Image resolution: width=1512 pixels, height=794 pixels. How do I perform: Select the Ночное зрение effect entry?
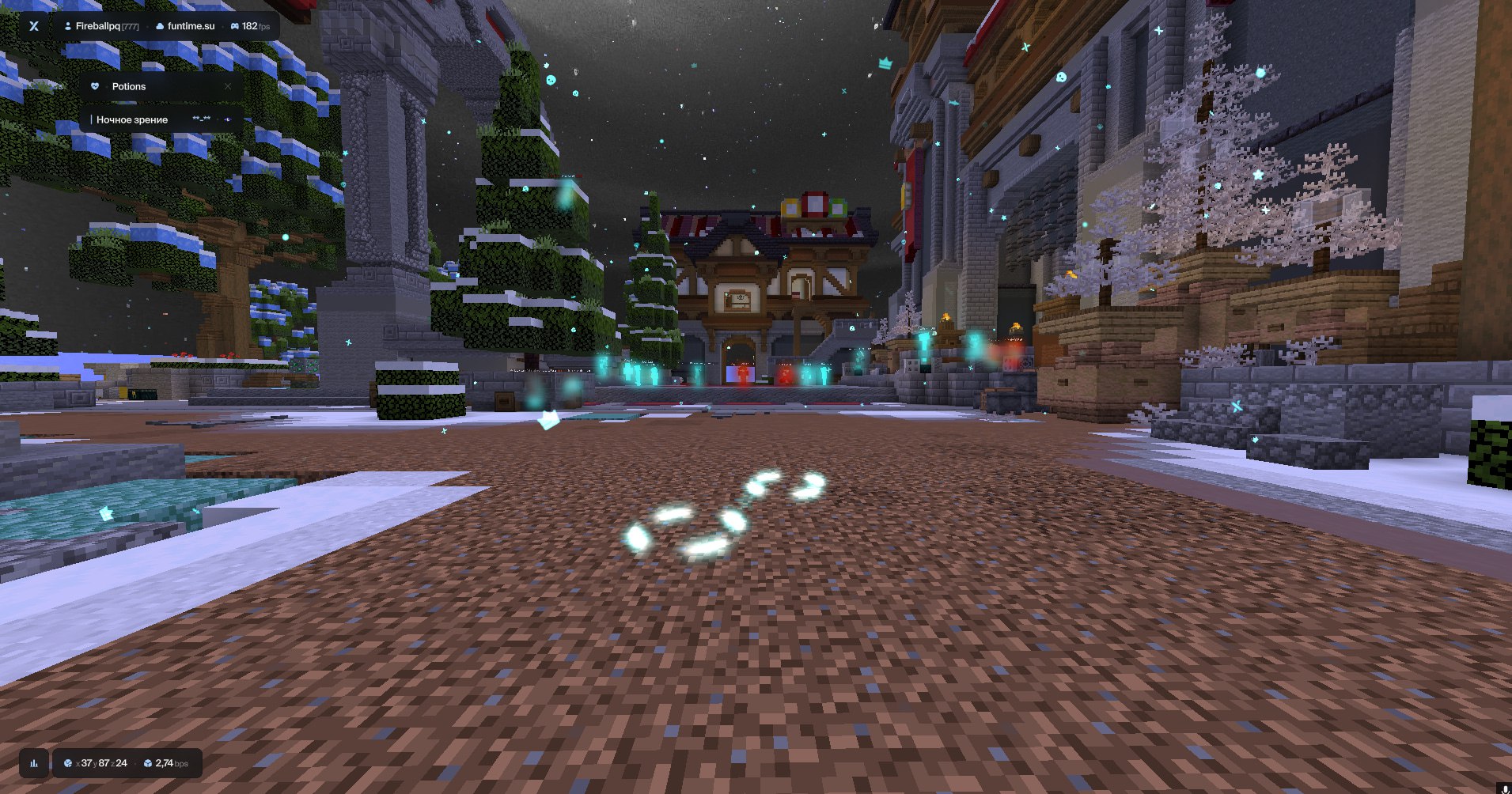click(131, 119)
